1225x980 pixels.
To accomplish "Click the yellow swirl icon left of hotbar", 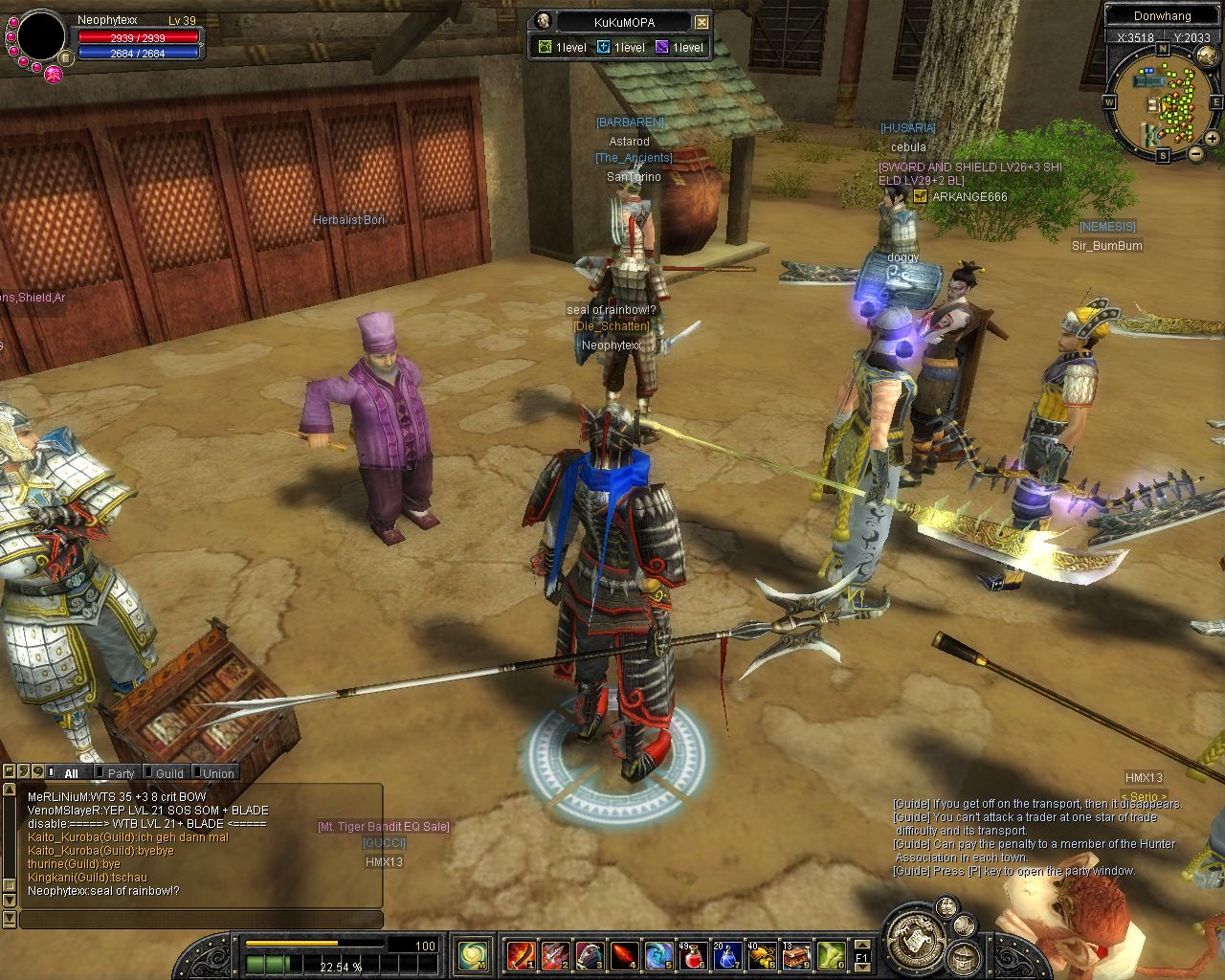I will click(474, 954).
